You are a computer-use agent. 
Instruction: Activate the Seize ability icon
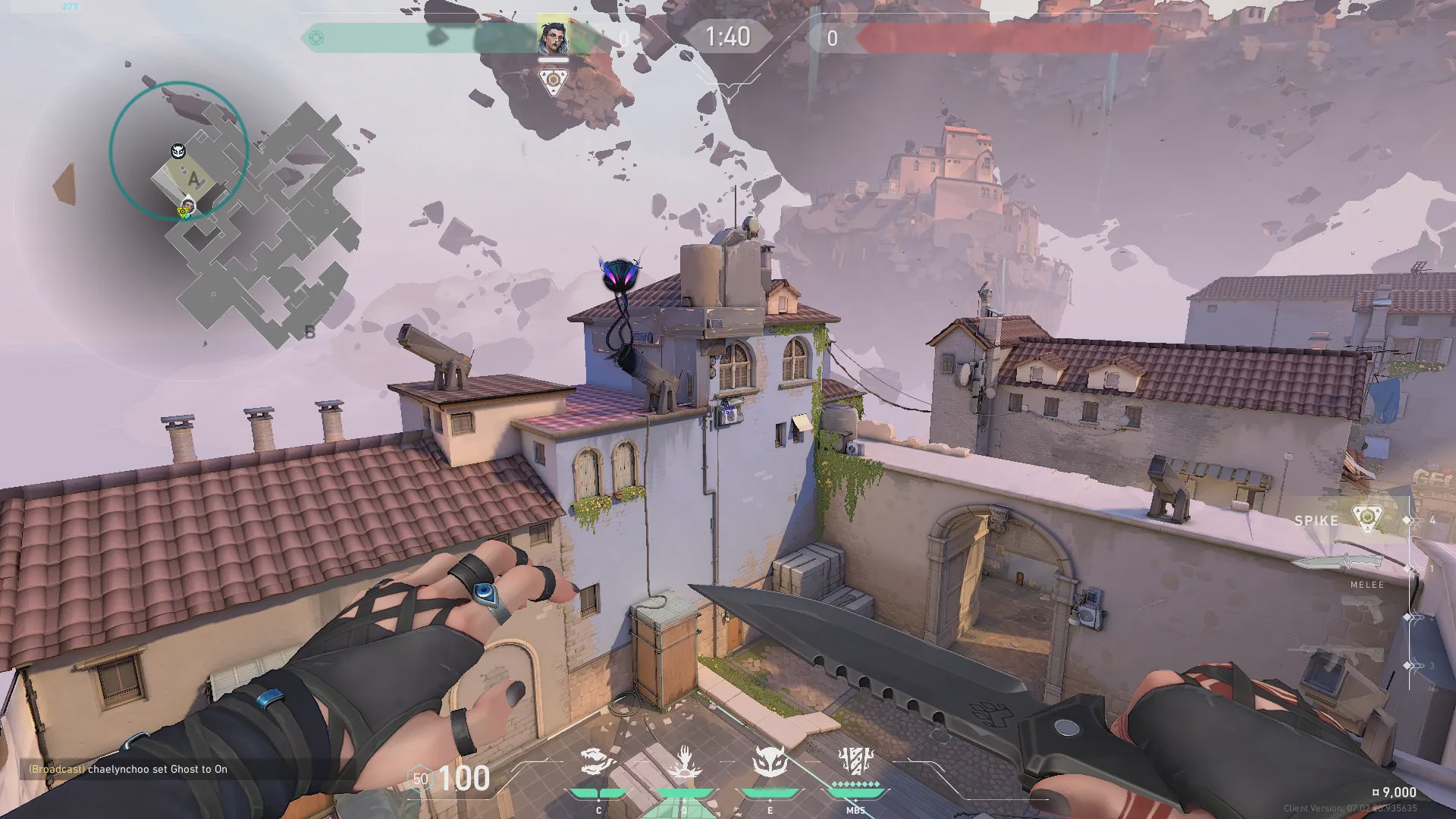pyautogui.click(x=683, y=762)
